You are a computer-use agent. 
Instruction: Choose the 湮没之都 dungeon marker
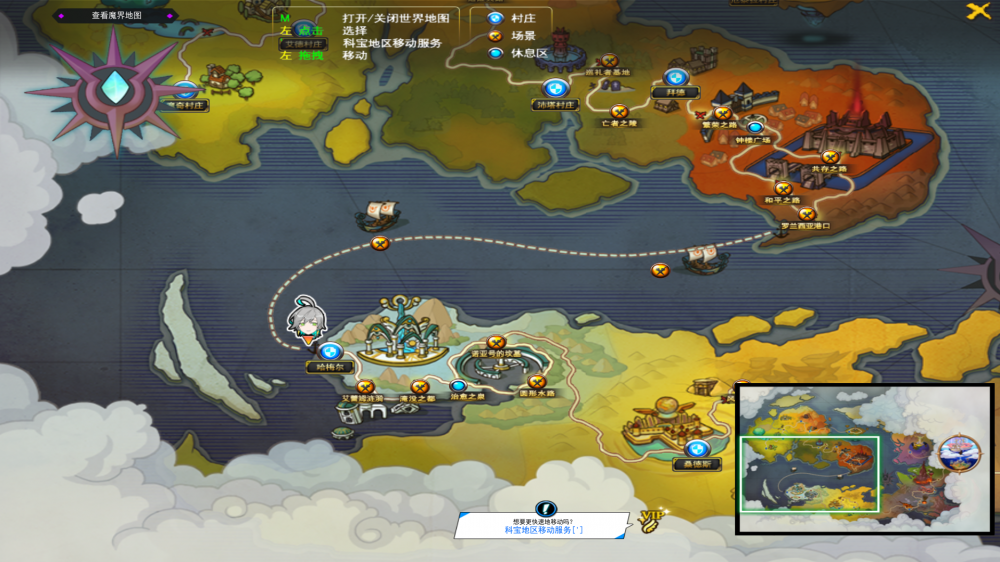(x=419, y=386)
